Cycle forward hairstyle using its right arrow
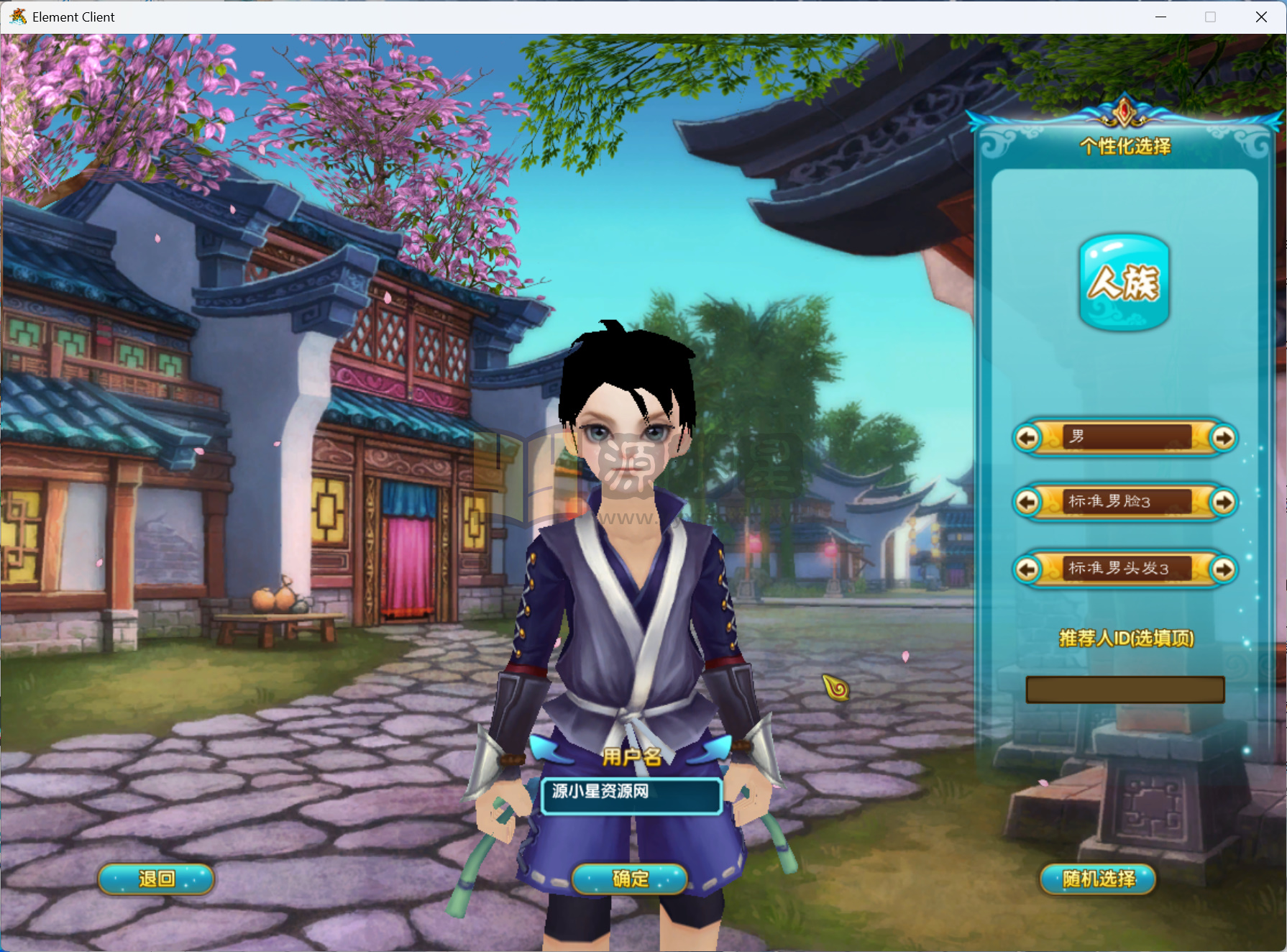1287x952 pixels. coord(1222,569)
